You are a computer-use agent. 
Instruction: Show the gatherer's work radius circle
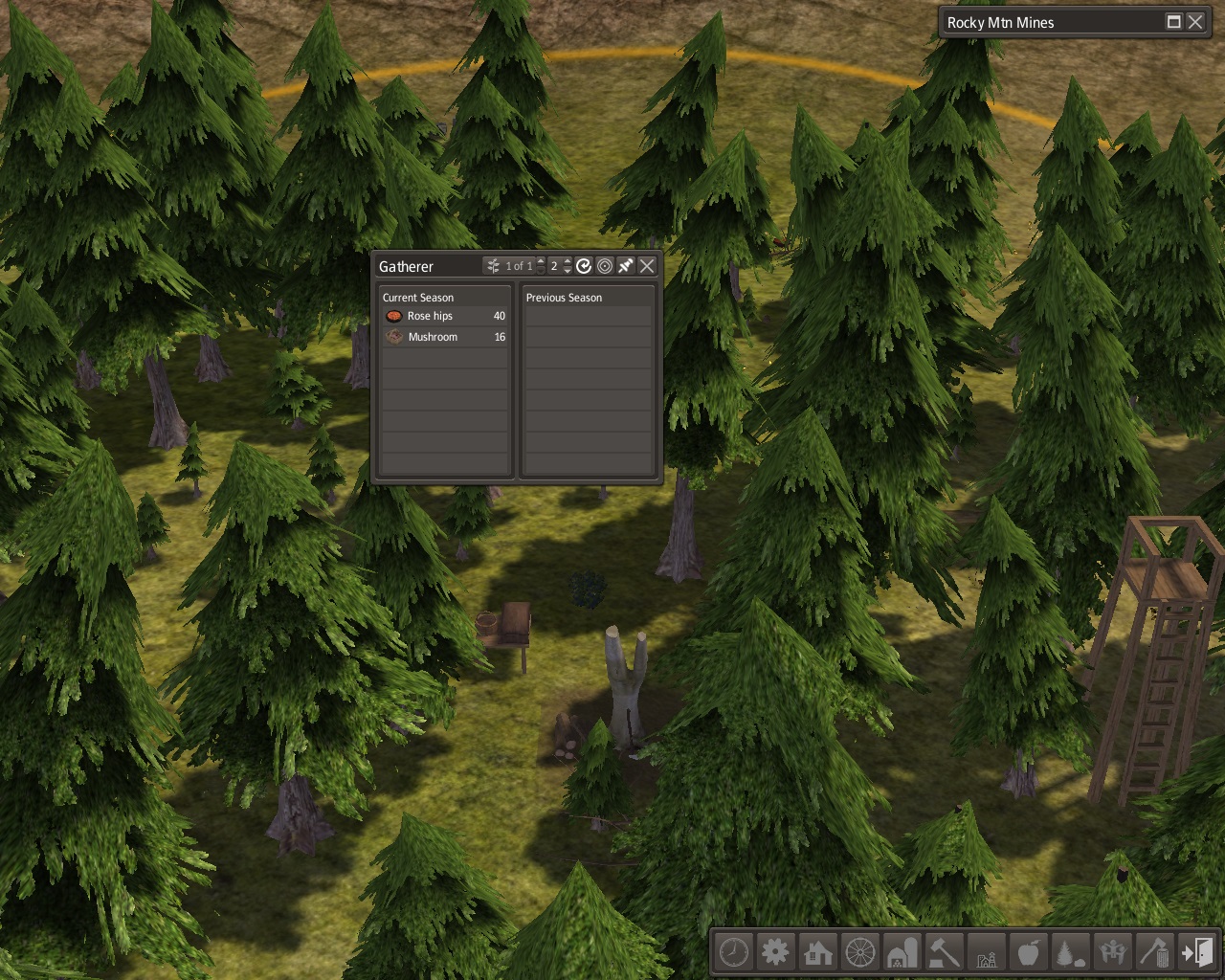click(605, 266)
